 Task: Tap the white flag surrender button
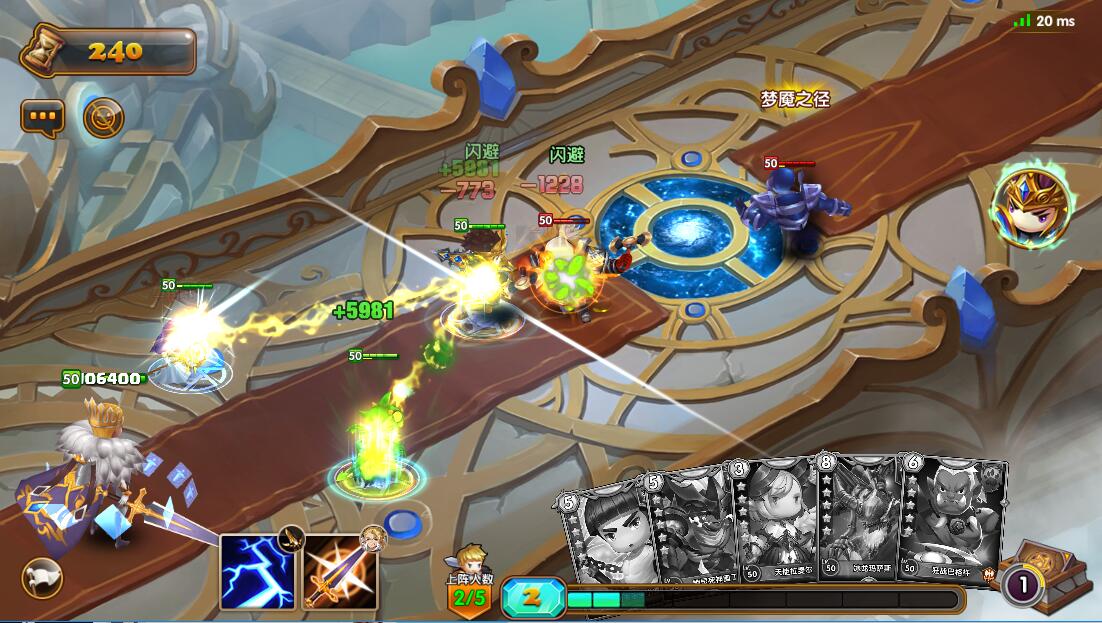(x=42, y=578)
